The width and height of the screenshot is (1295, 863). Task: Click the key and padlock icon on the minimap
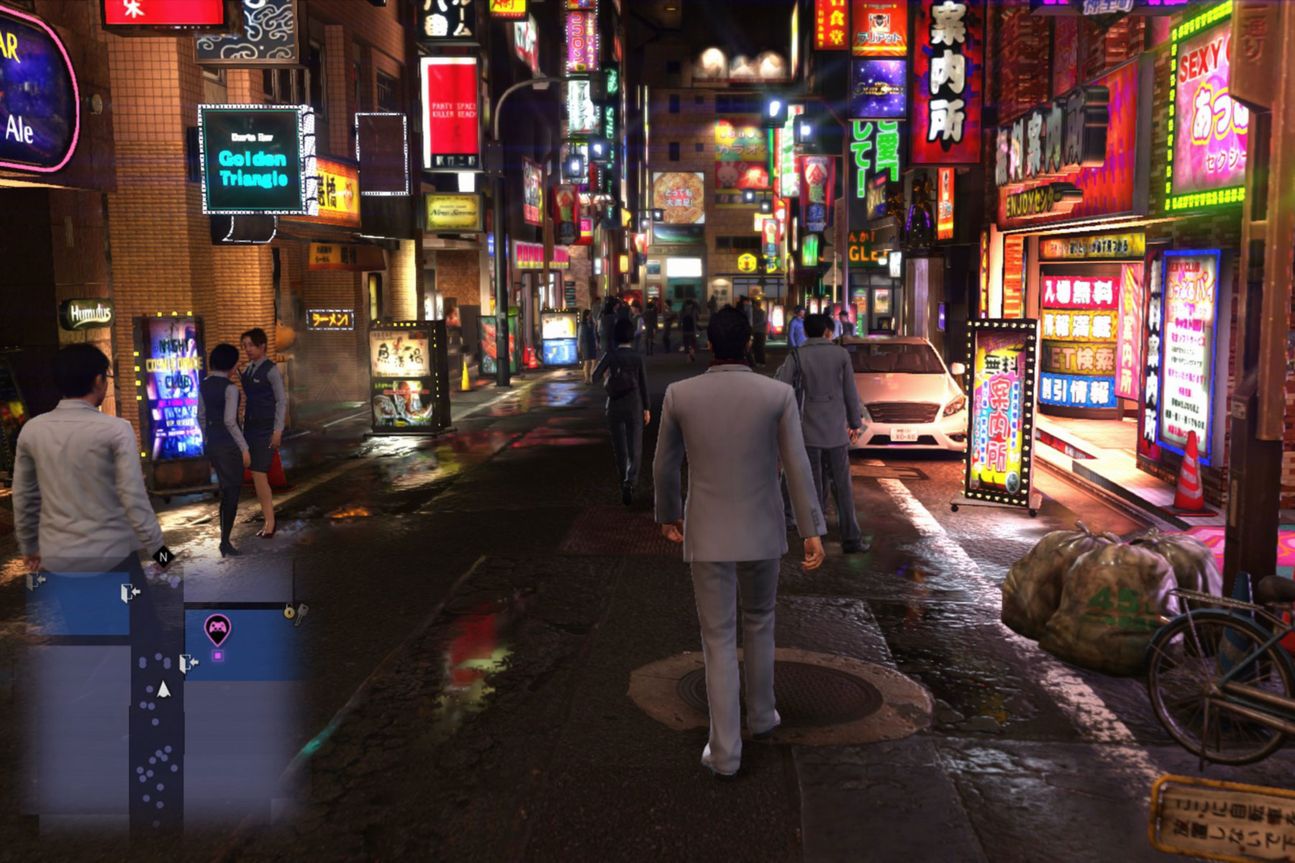[295, 611]
